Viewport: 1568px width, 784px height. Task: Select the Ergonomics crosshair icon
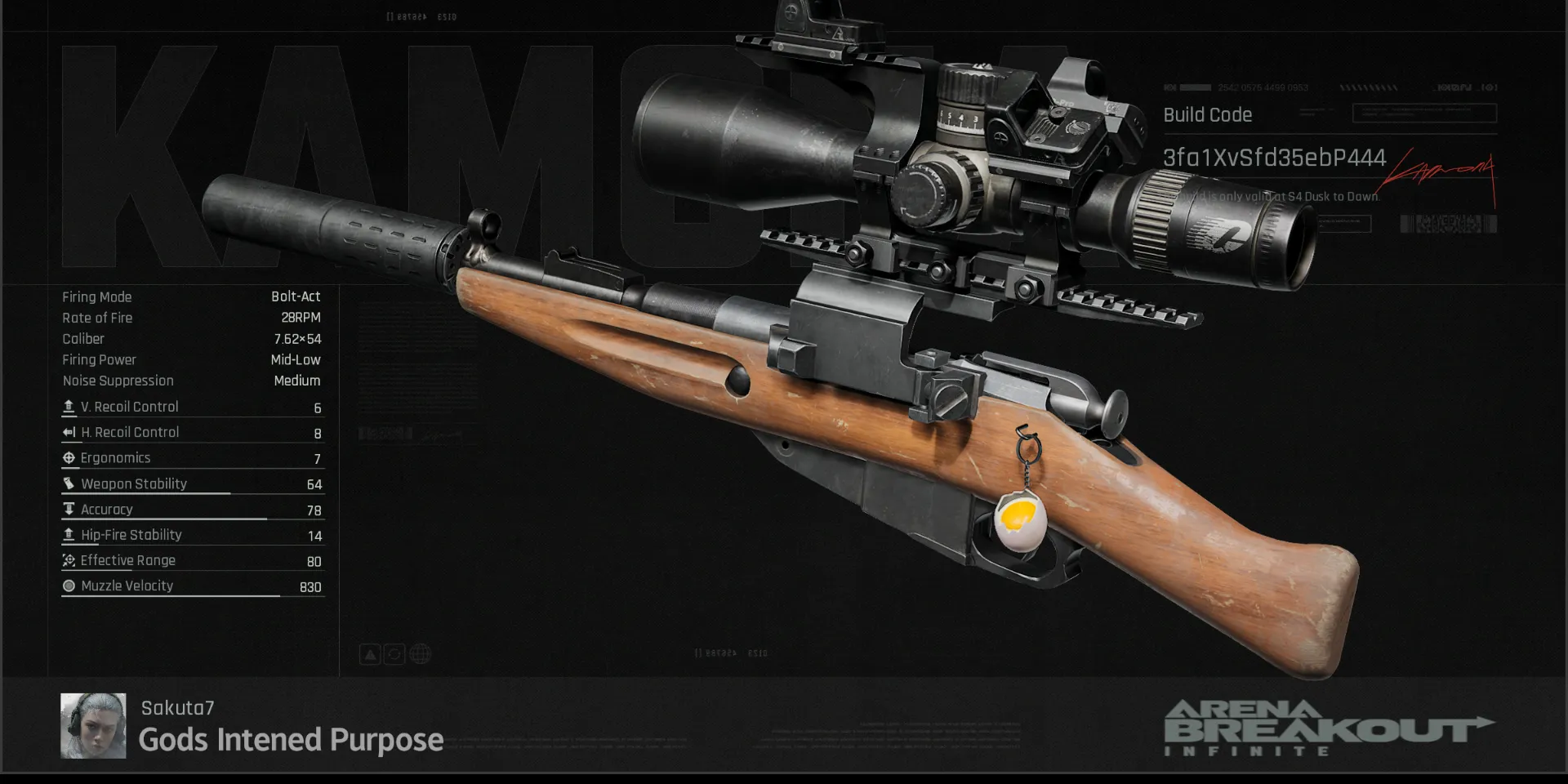pyautogui.click(x=69, y=457)
